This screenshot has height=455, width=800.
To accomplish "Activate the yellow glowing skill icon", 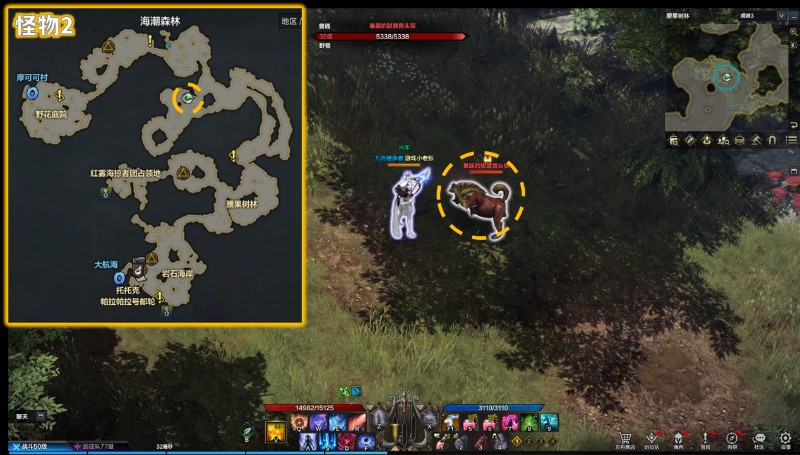I will 275,432.
